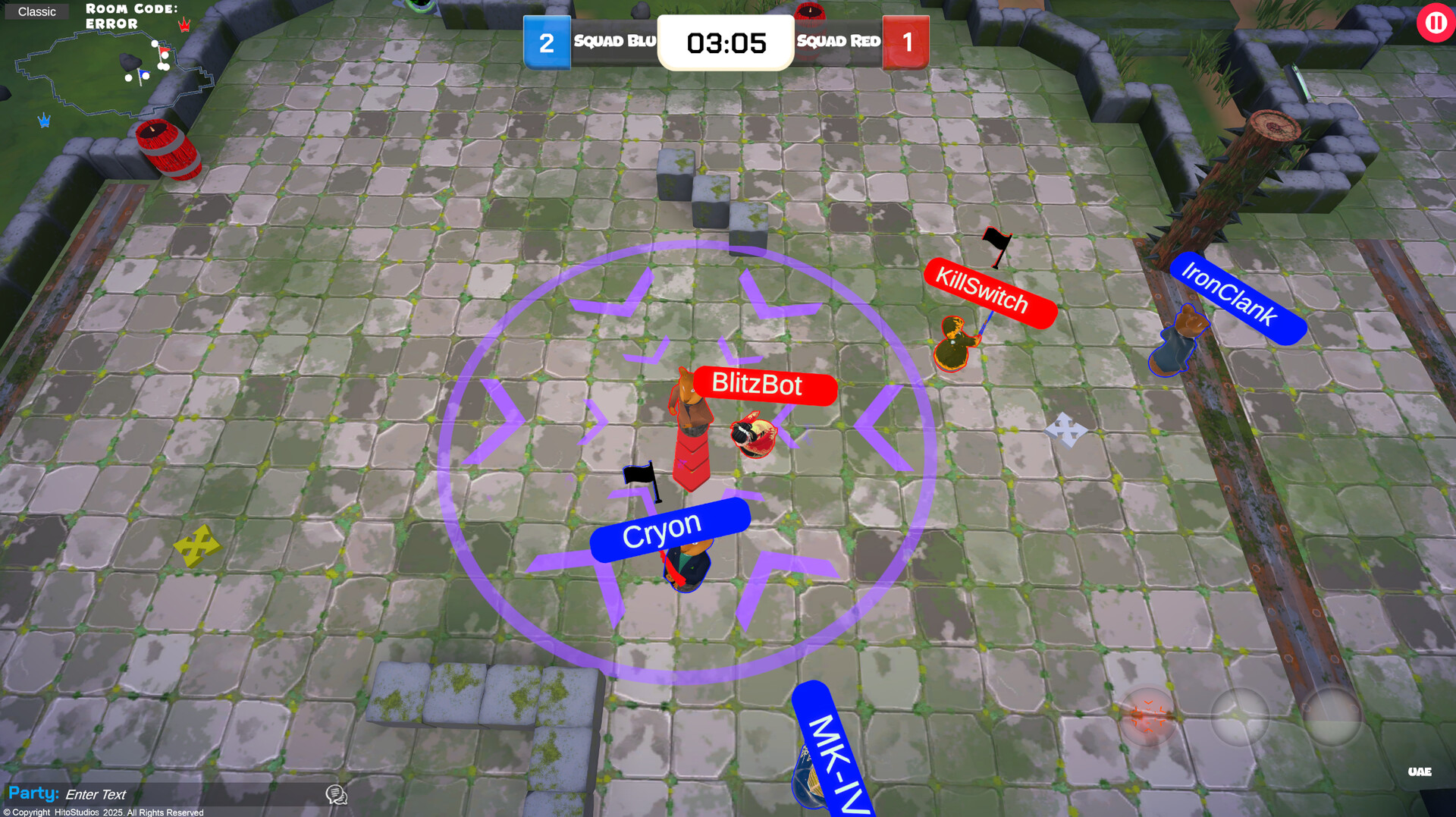Open chat with the speech bubble icon
1456x817 pixels.
[336, 793]
